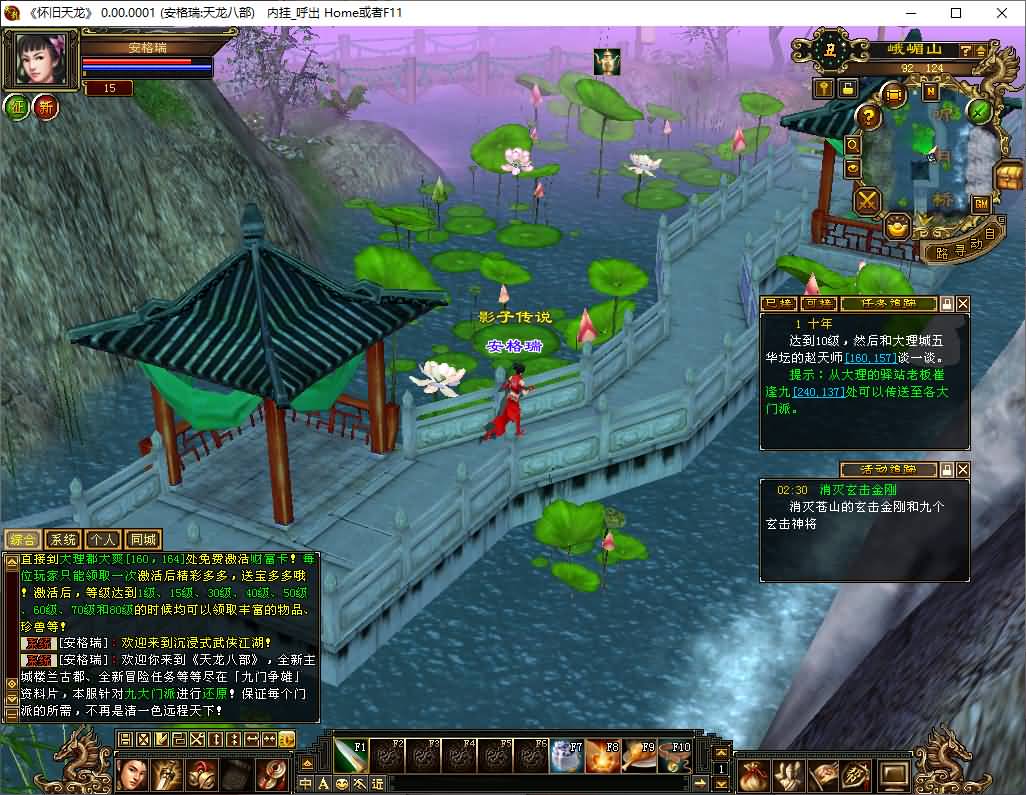Switch to the 个人 chat tab
This screenshot has height=795, width=1026.
pos(102,540)
